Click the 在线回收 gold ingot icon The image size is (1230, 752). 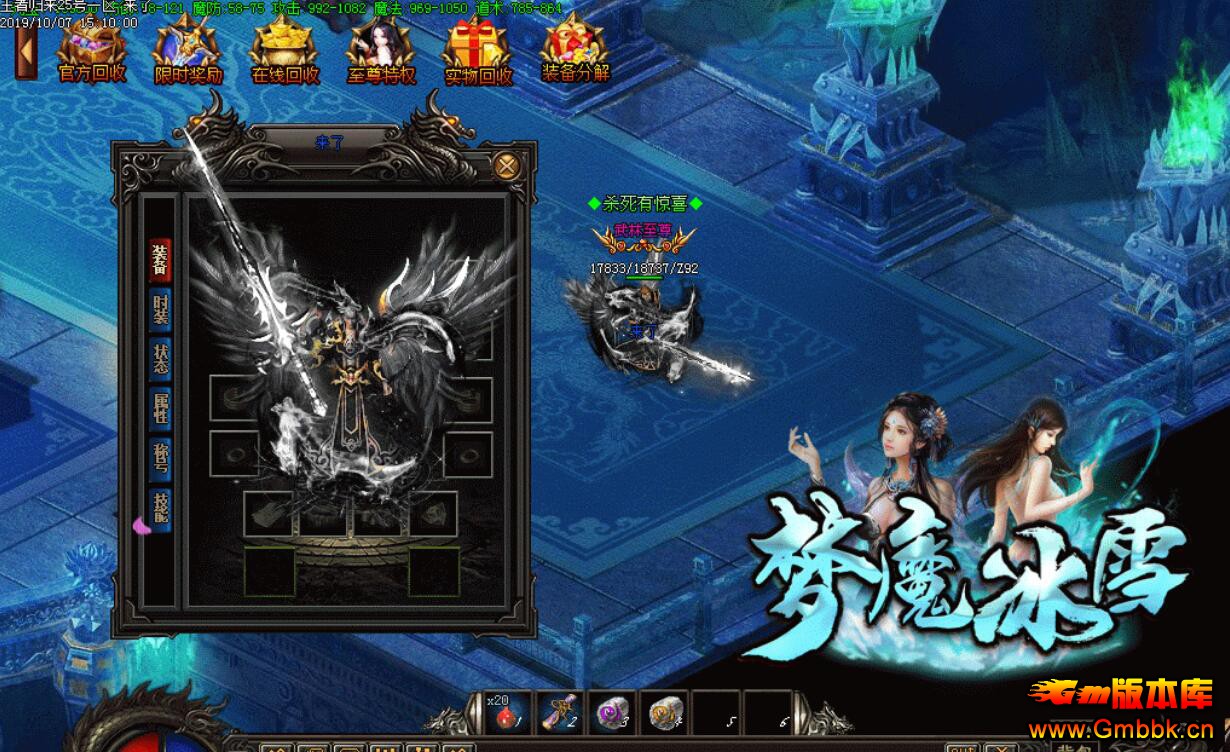tap(284, 52)
